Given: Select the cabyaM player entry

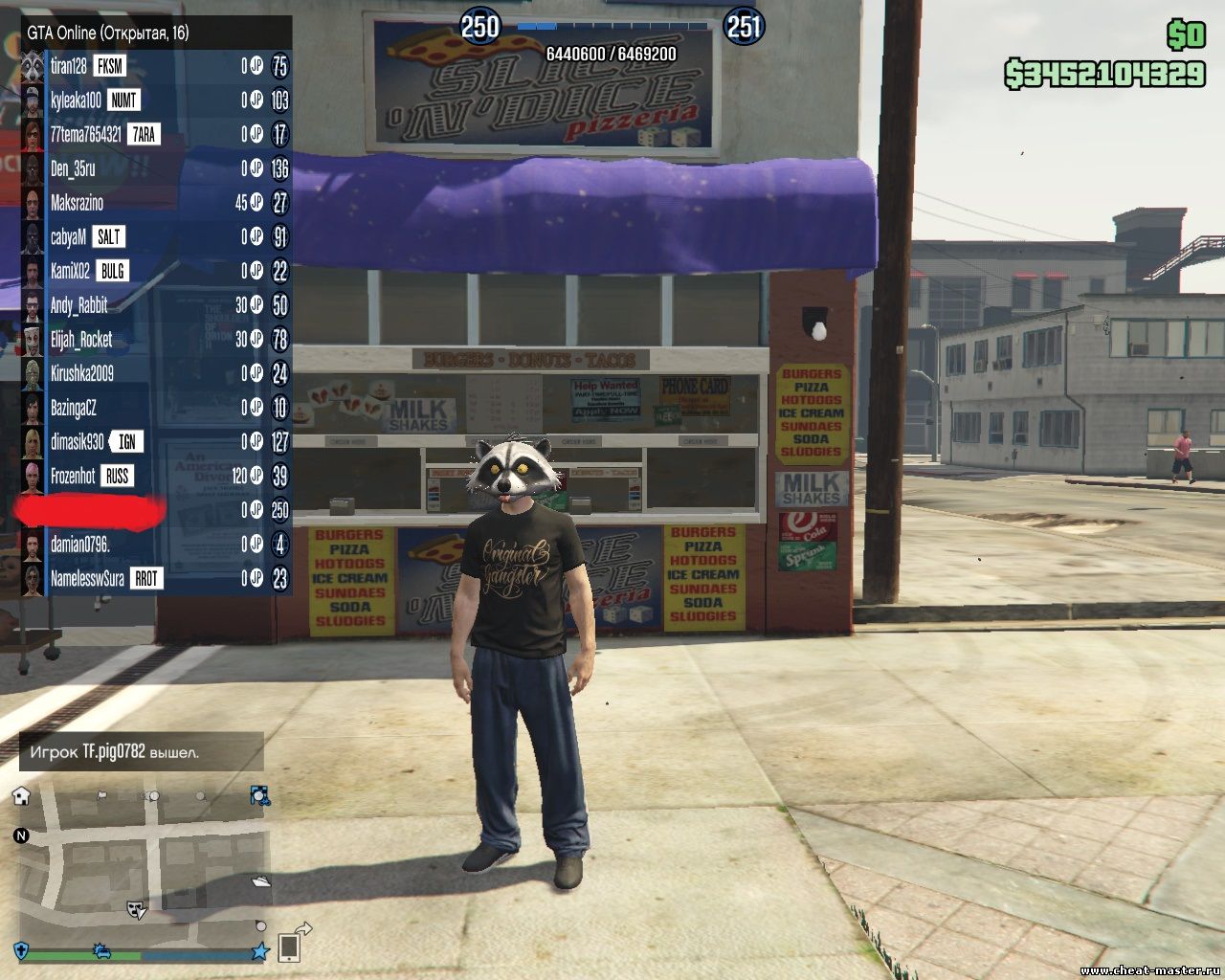Looking at the screenshot, I should tap(68, 237).
